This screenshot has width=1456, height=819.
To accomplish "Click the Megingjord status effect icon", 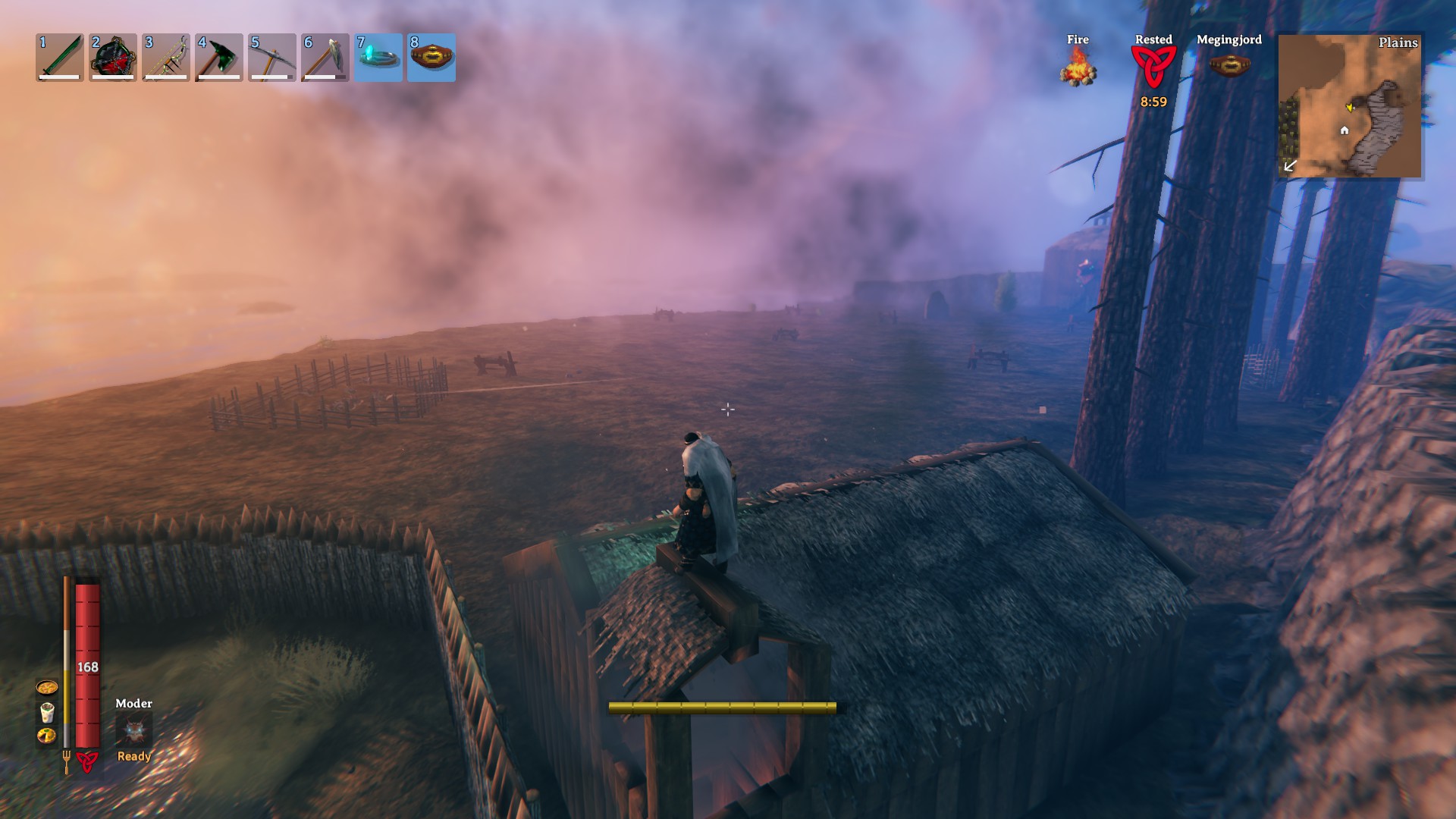I will coord(1229,65).
